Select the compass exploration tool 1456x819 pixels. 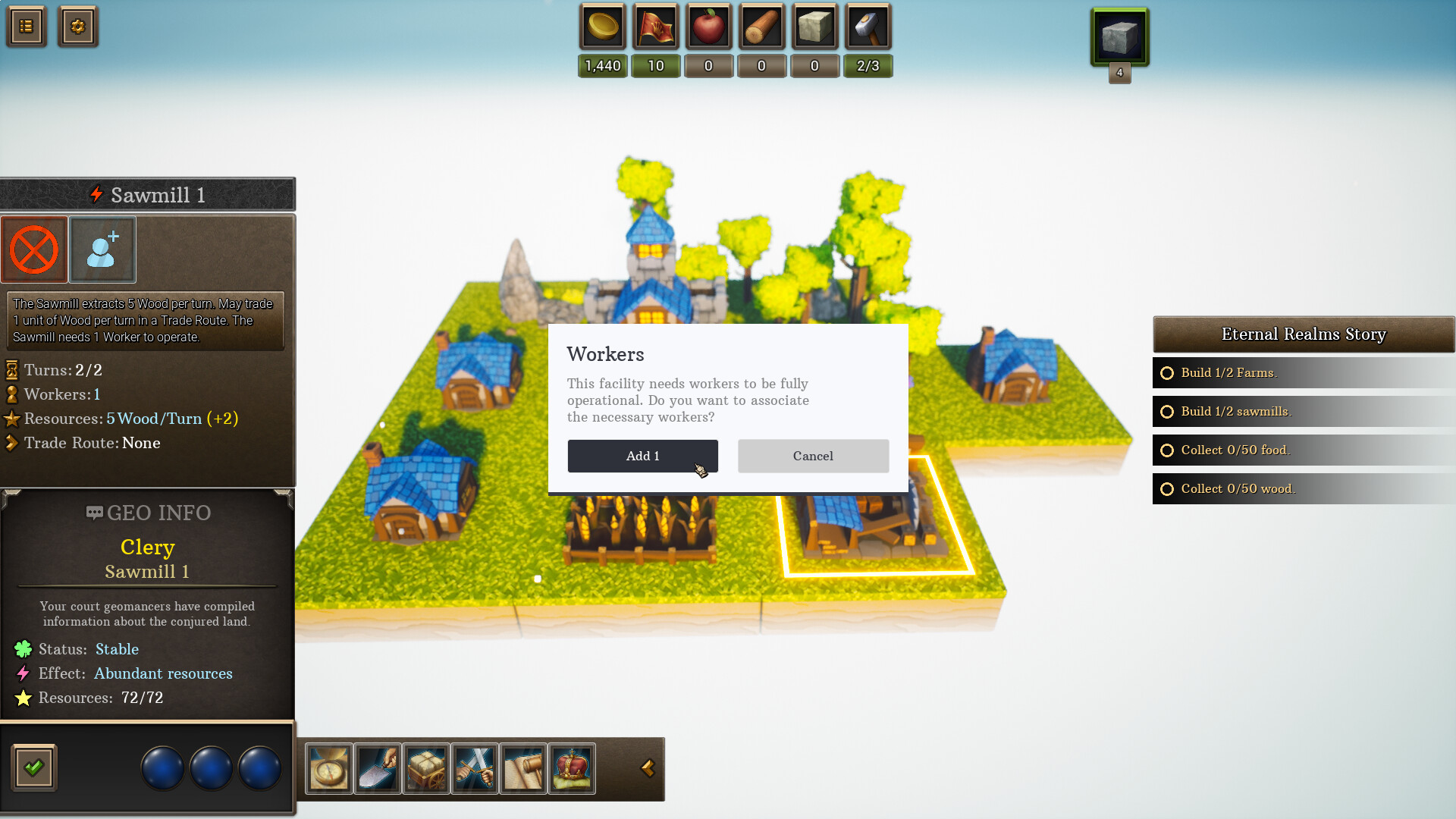click(x=328, y=768)
